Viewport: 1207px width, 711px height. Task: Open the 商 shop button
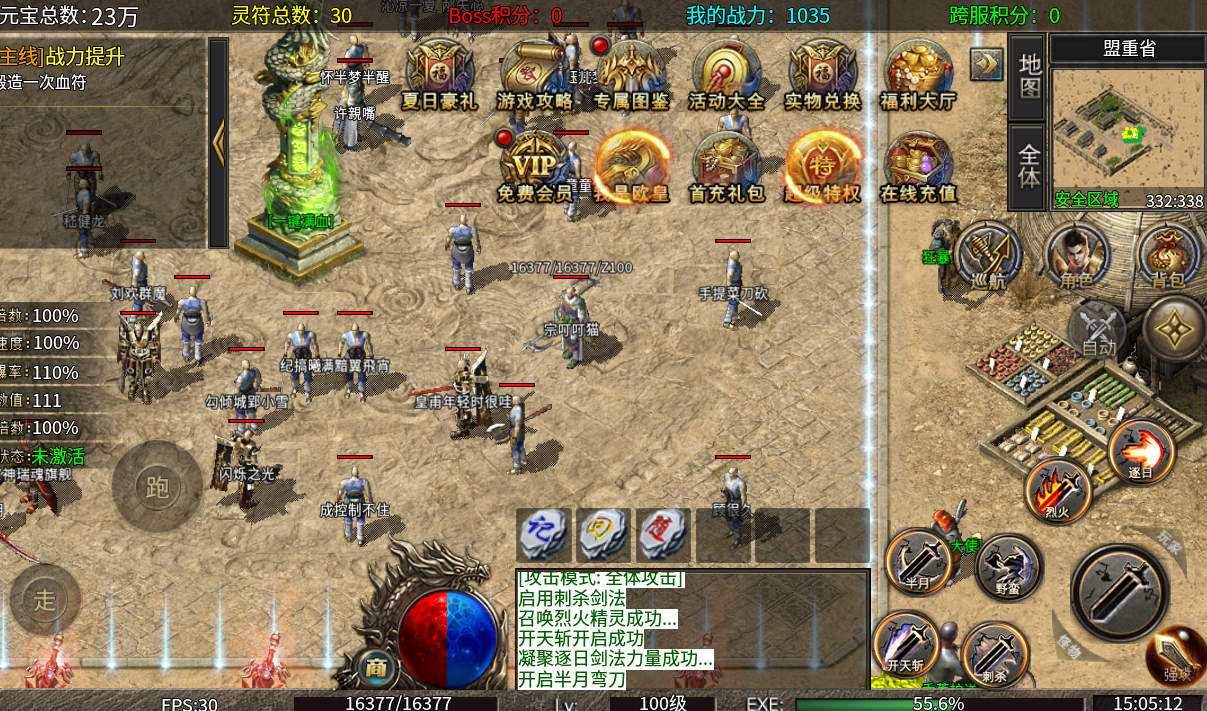[x=377, y=667]
